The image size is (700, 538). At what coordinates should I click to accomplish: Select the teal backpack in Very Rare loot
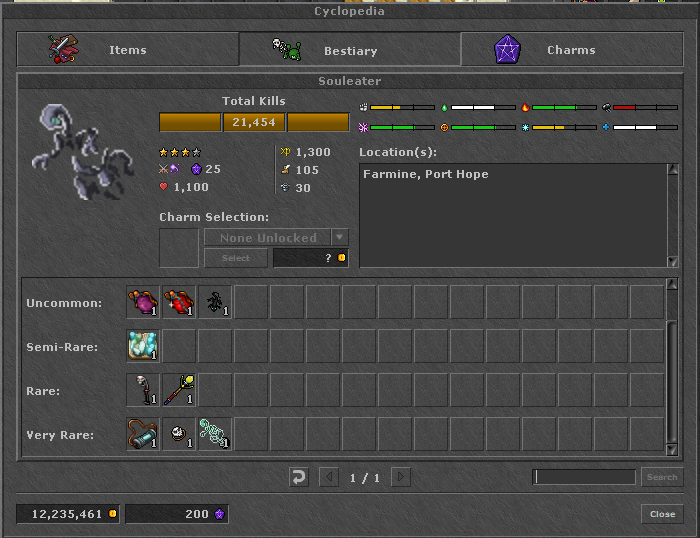144,434
